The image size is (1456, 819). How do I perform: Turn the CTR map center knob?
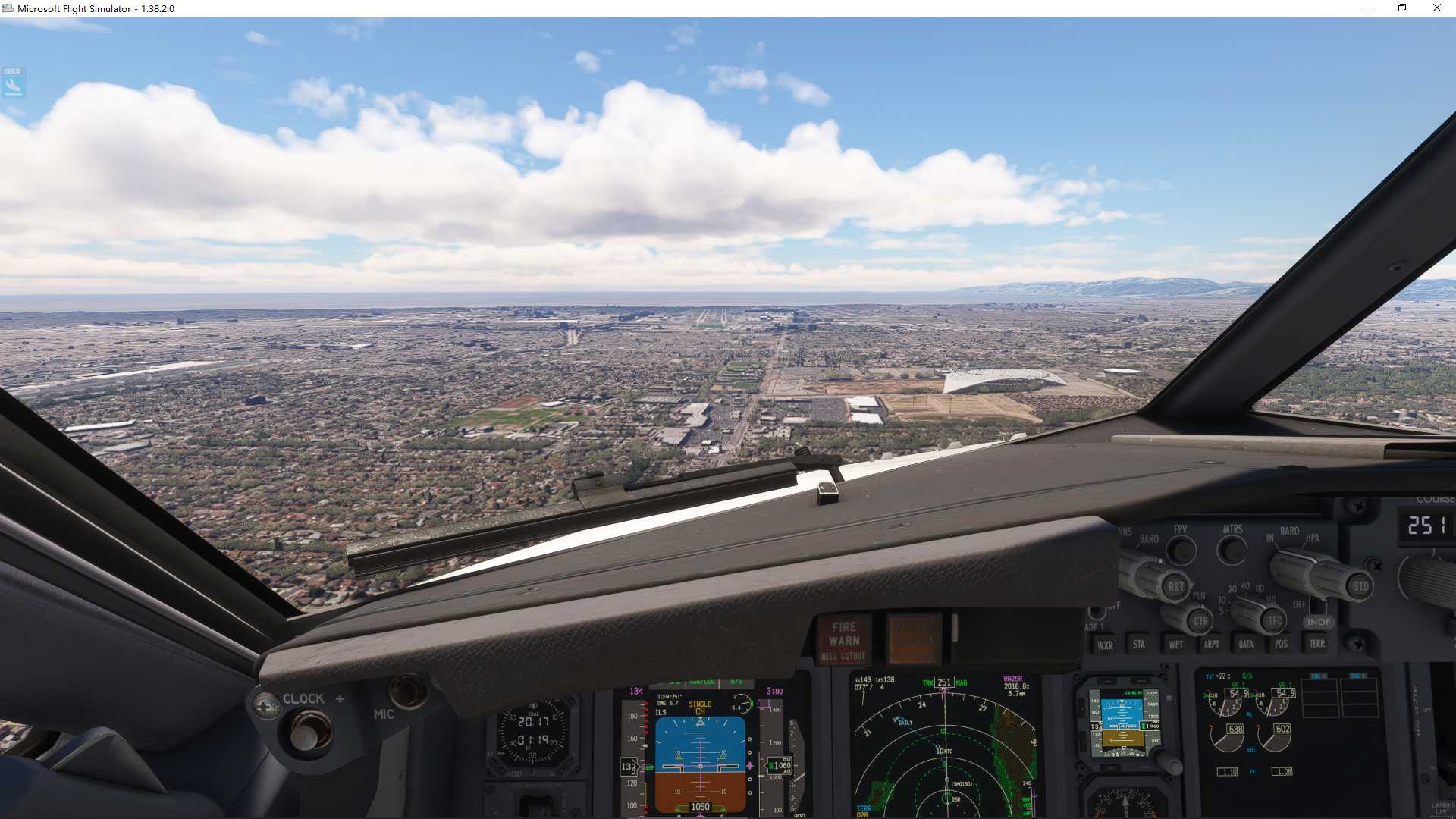(x=1199, y=620)
